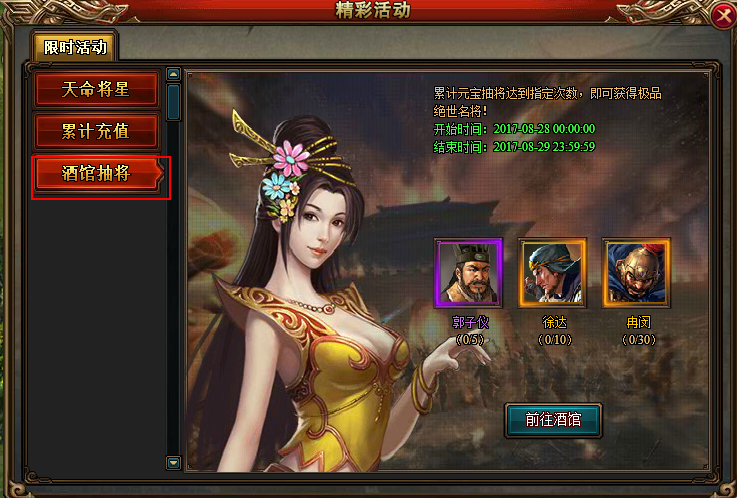Choose the 酒馆抽将 activity entry
Image resolution: width=737 pixels, height=498 pixels.
pyautogui.click(x=97, y=172)
